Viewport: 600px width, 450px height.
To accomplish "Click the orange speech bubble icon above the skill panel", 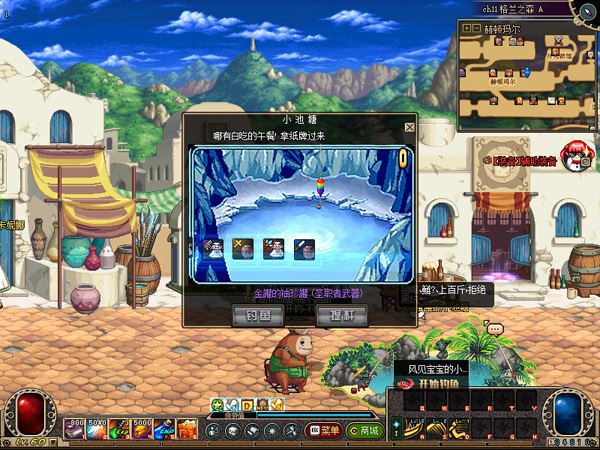I will 495,328.
